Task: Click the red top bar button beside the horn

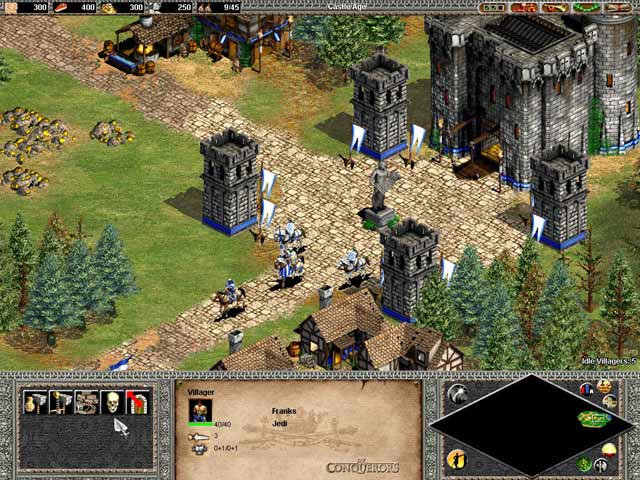Action: point(523,7)
